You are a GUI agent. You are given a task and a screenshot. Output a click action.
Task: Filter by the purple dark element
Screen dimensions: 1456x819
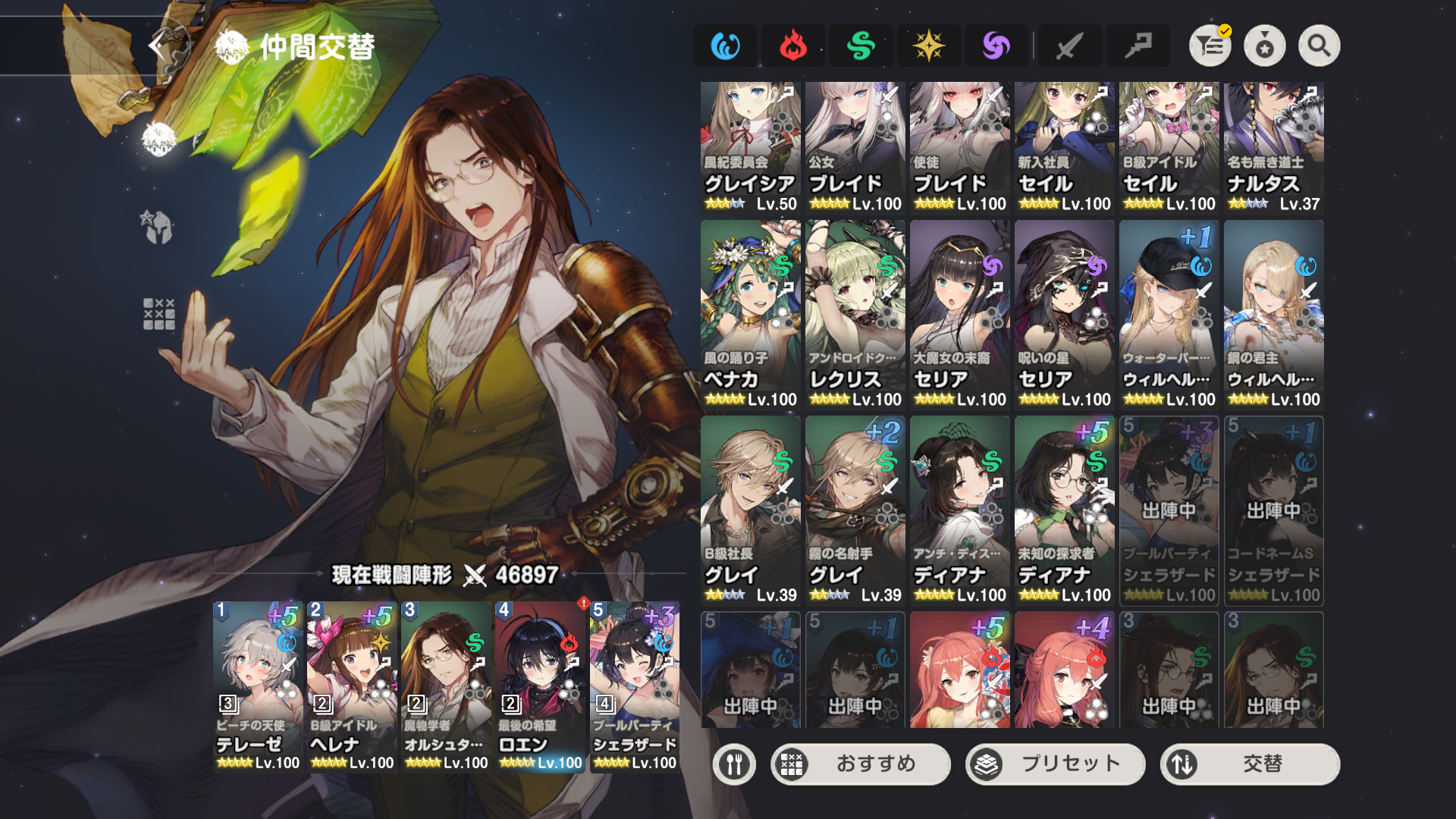tap(996, 46)
